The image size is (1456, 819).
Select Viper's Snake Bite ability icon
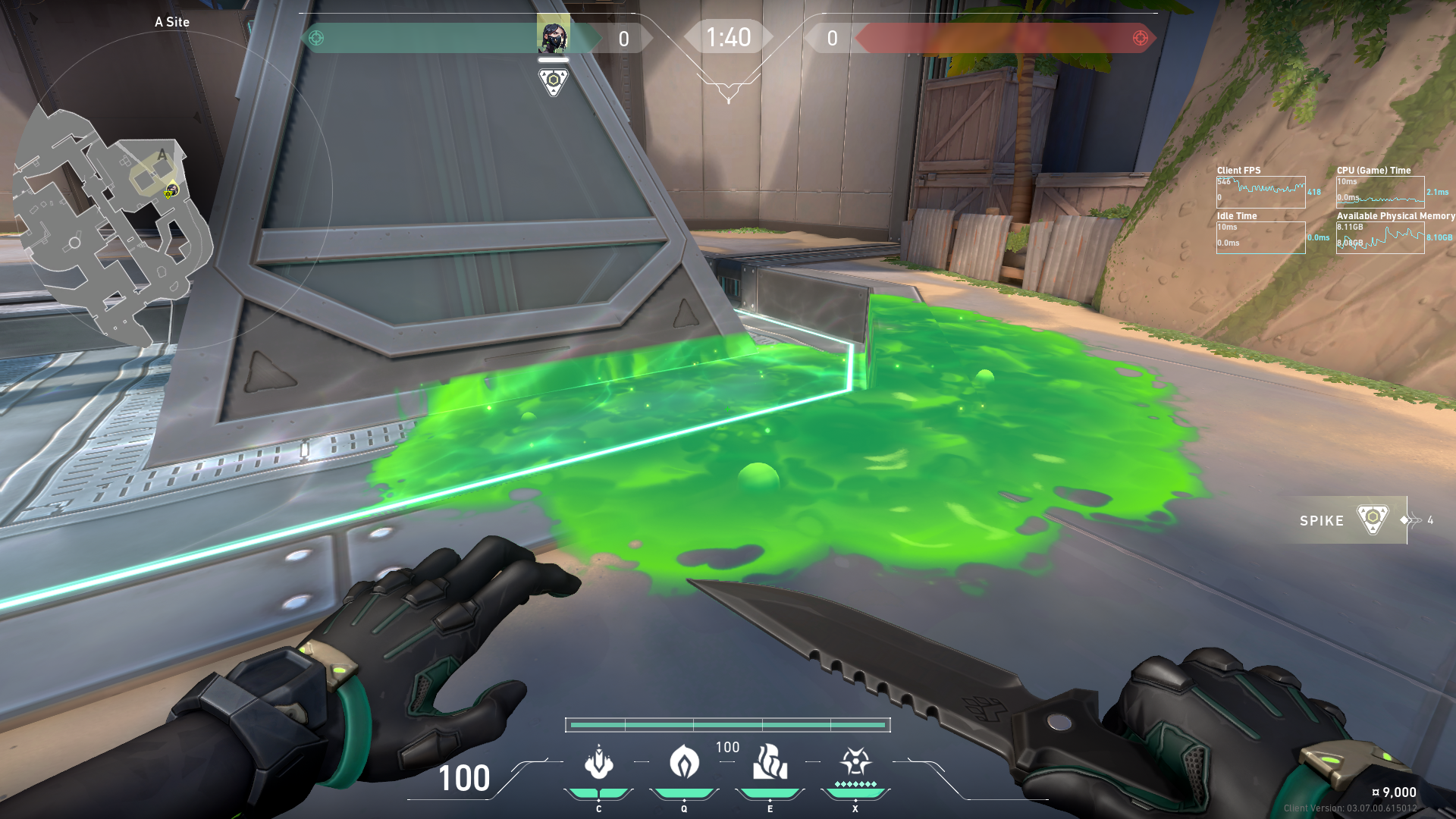click(598, 763)
